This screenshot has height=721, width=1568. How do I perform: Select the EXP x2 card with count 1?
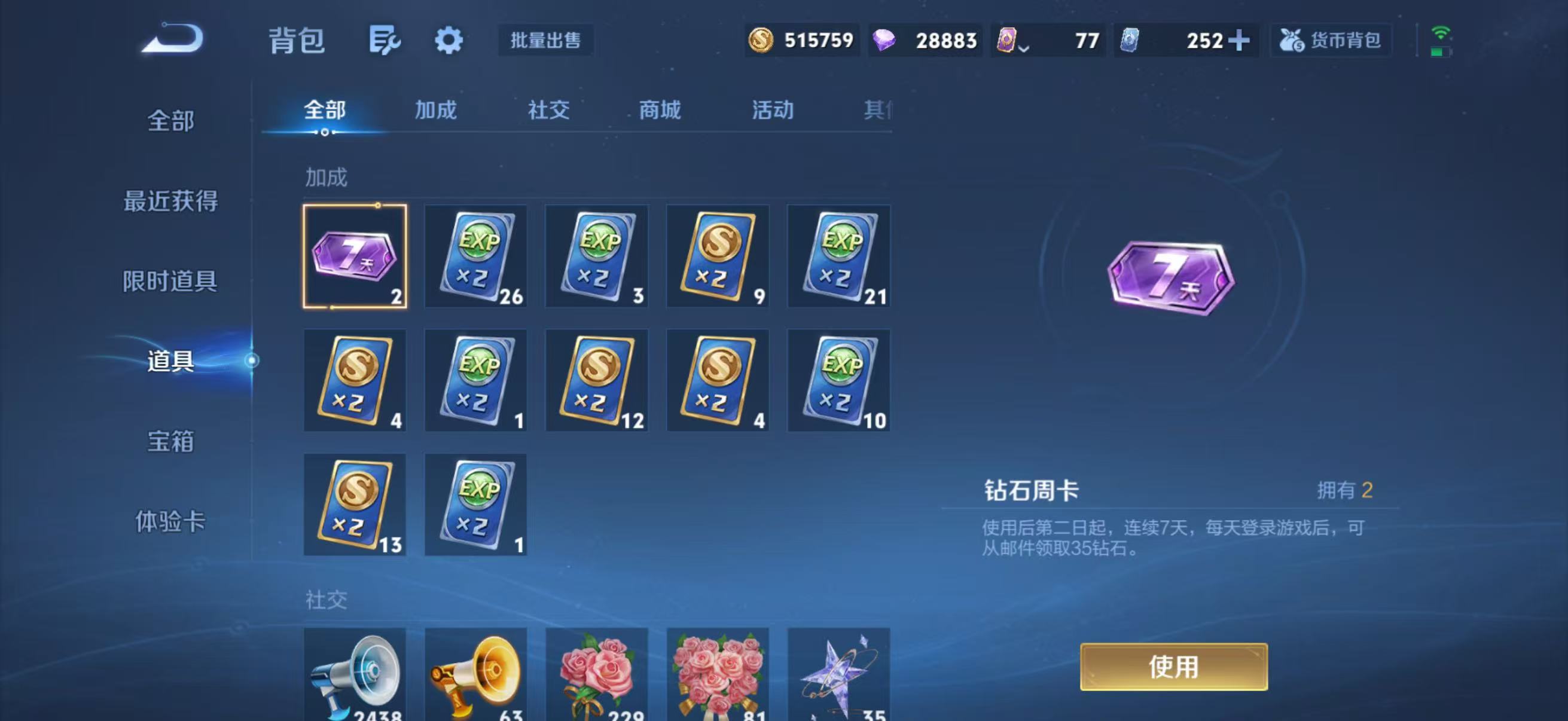click(x=476, y=380)
